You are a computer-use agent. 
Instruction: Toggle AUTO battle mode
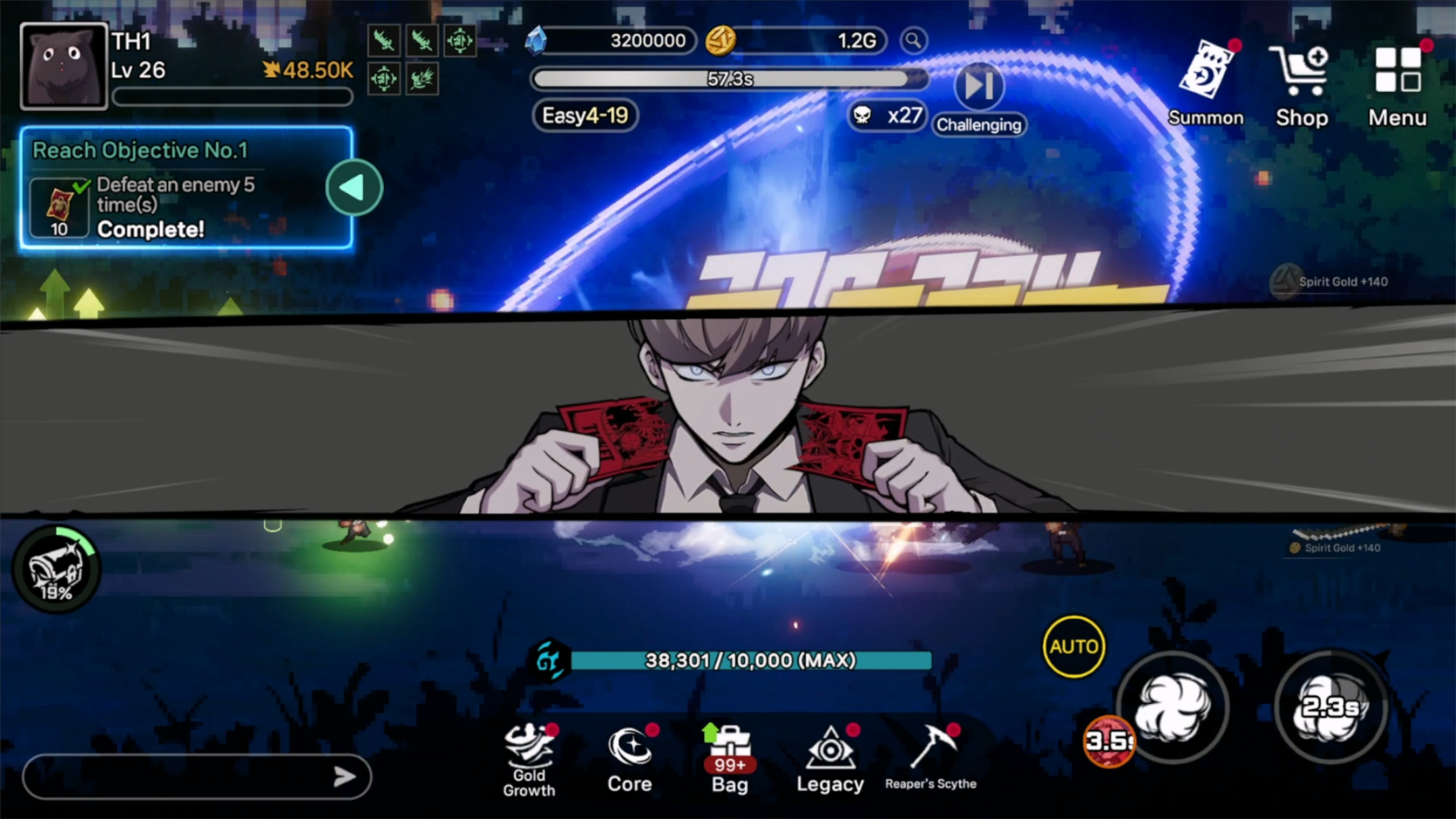click(x=1073, y=646)
